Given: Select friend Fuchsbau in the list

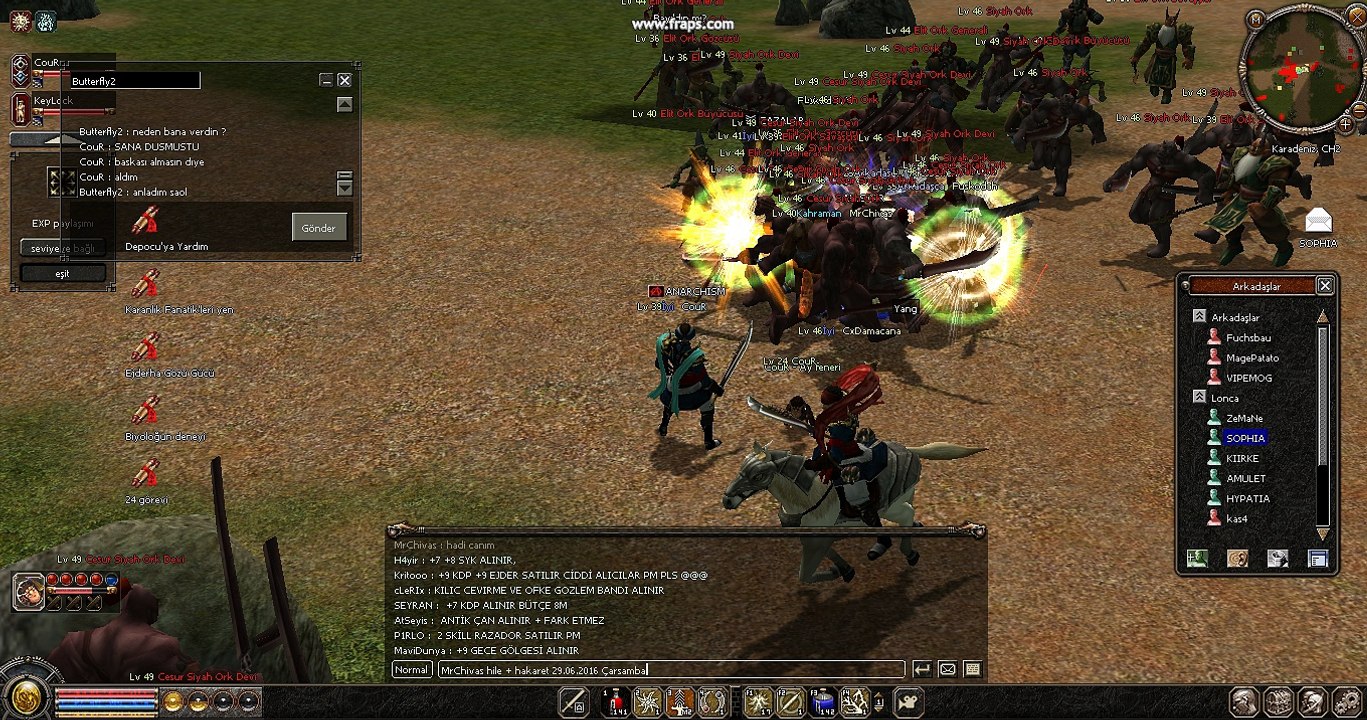Looking at the screenshot, I should (1248, 338).
